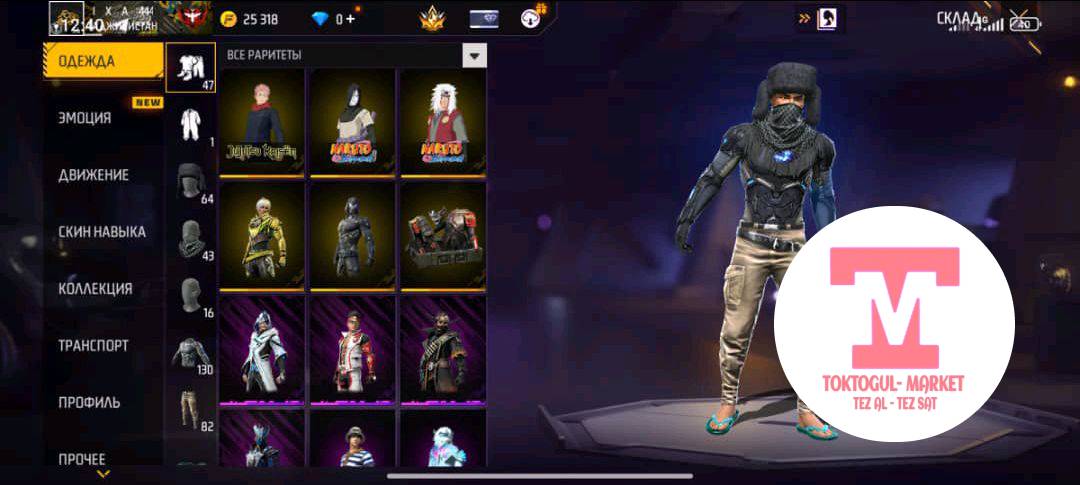The height and width of the screenshot is (485, 1080).
Task: Open the Движение category
Action: 94,175
